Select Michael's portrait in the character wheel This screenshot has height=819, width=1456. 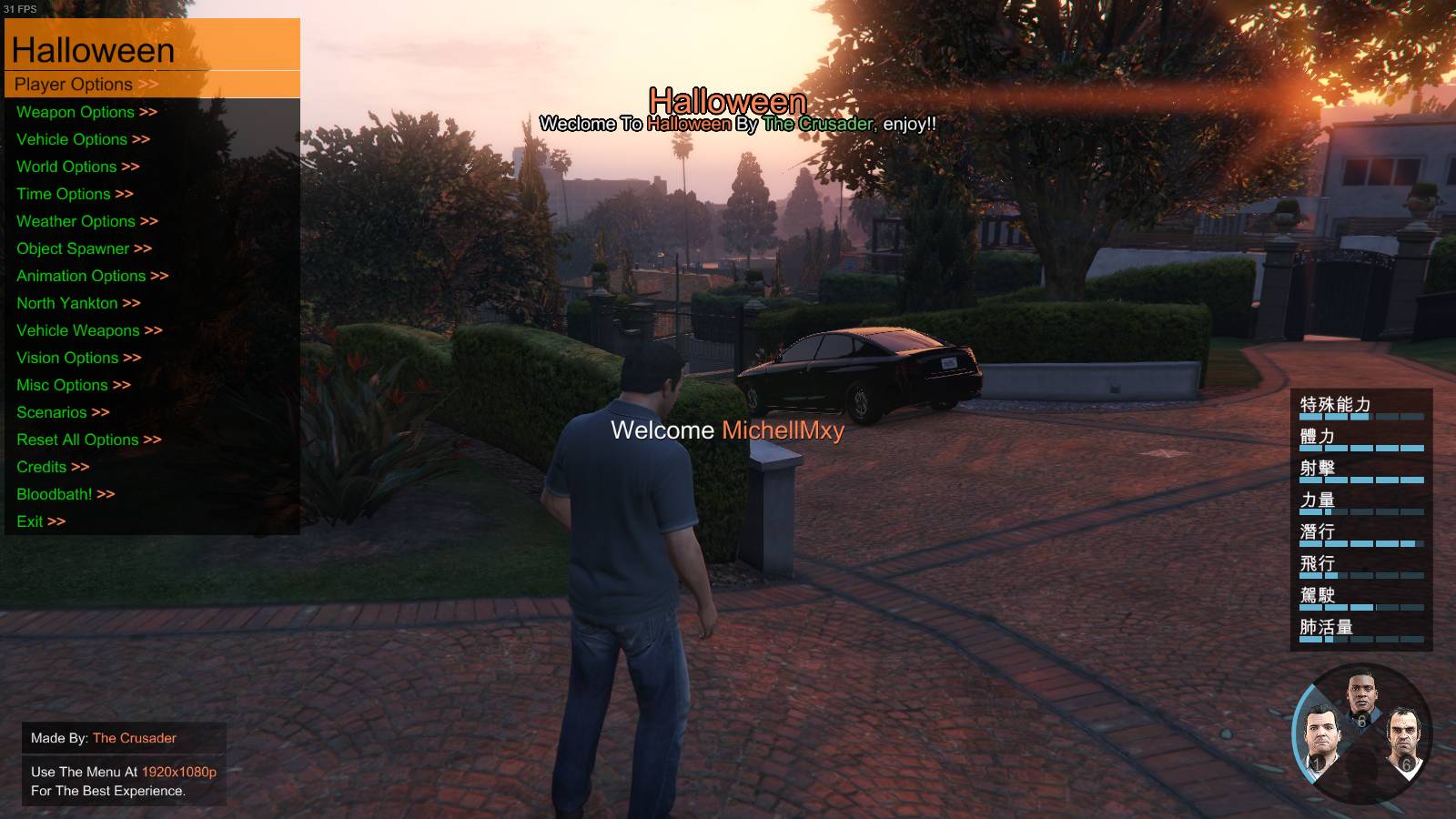(x=1319, y=738)
